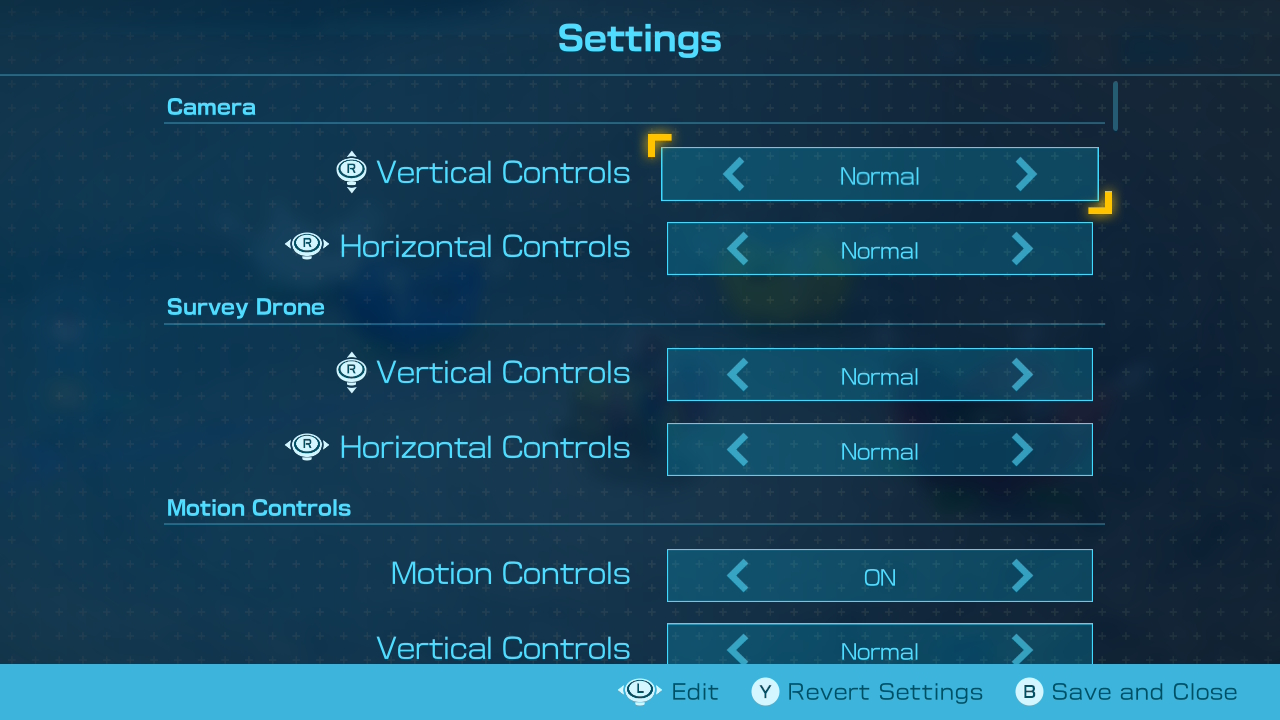The image size is (1280, 720).
Task: Select left arrow on Survey Drone Vertical Controls
Action: point(738,375)
